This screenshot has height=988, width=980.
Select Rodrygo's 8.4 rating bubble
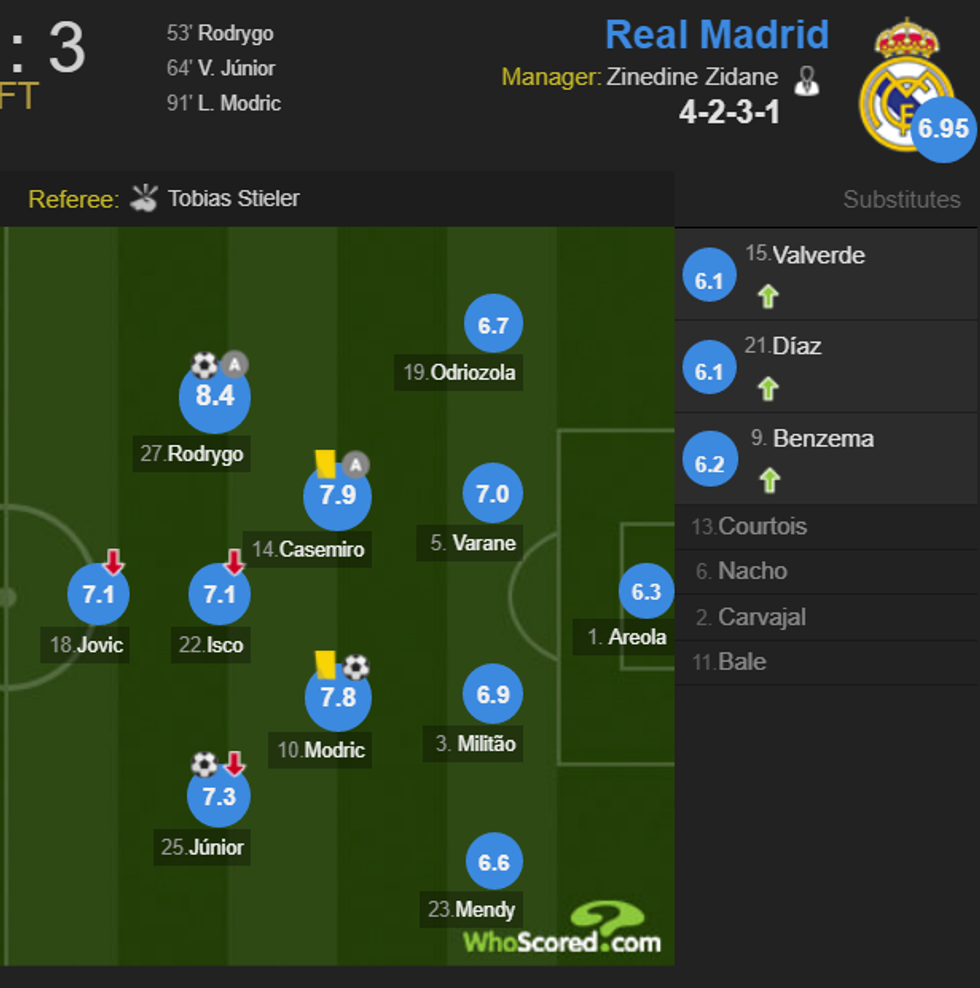pos(214,396)
